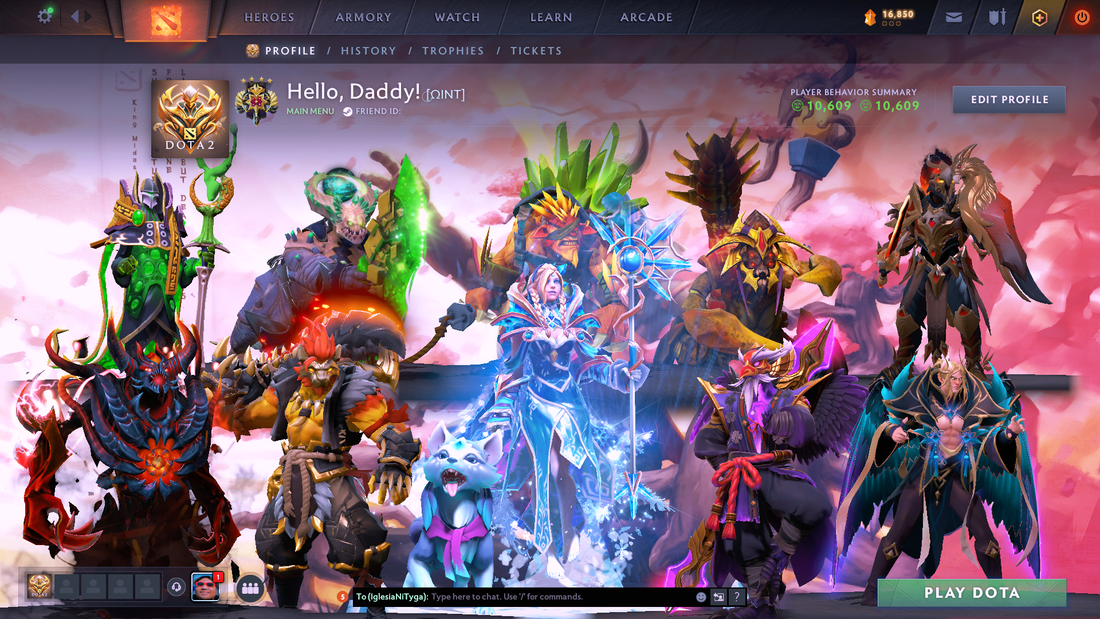Select the Profile tab
The image size is (1100, 619).
pos(281,51)
